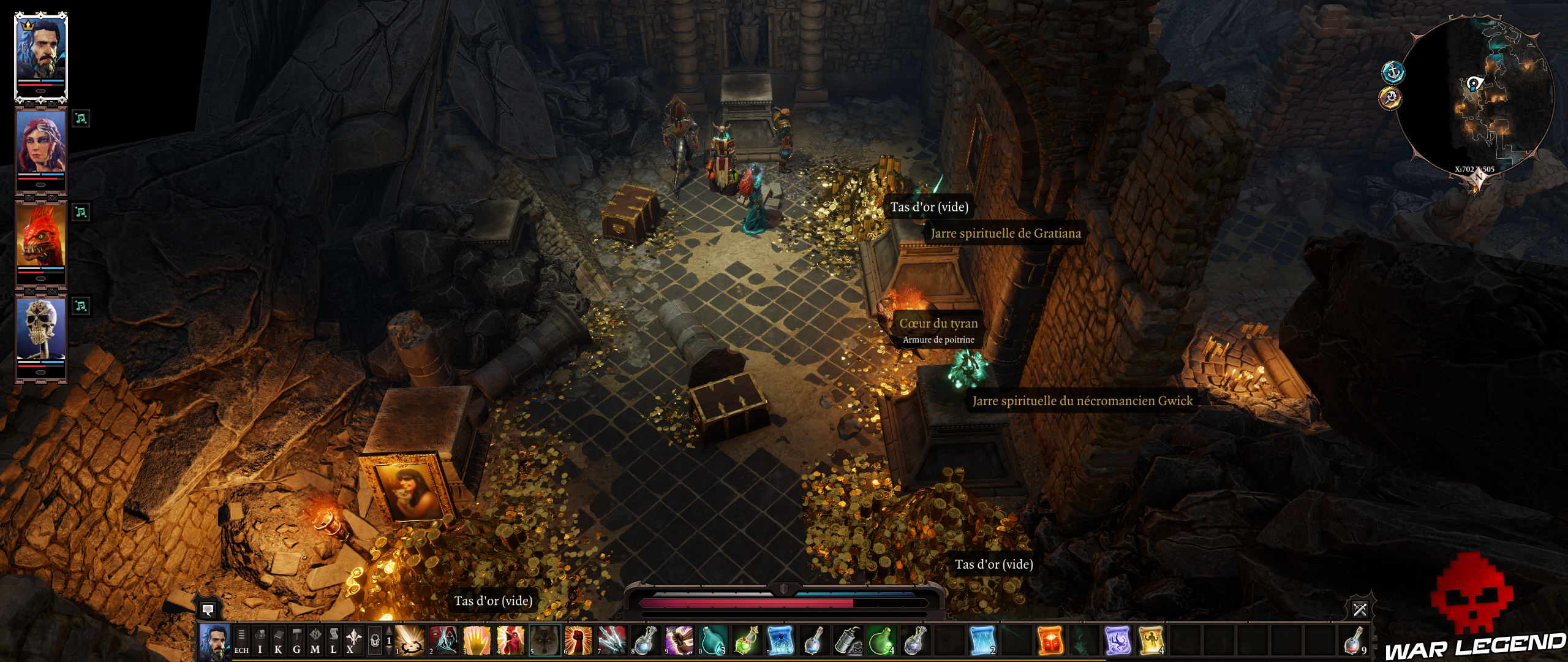Select the red fist Enrage skill in slot 6
The height and width of the screenshot is (662, 1568).
[x=580, y=642]
